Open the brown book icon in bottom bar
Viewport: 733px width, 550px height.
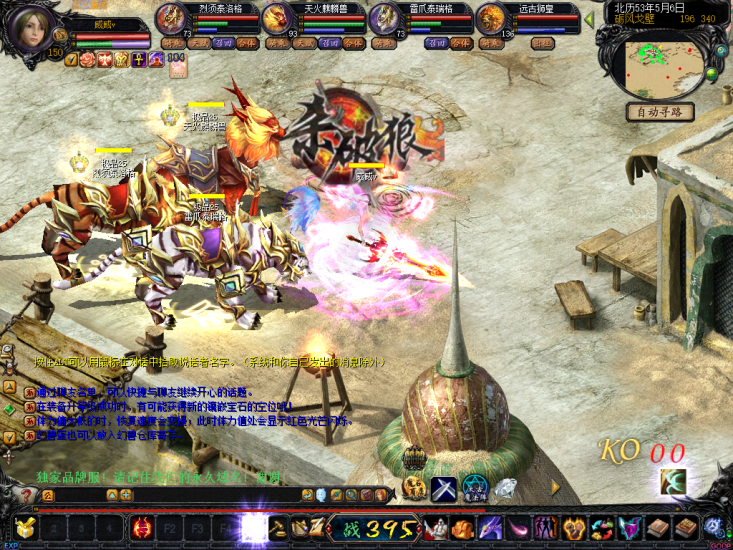657,527
